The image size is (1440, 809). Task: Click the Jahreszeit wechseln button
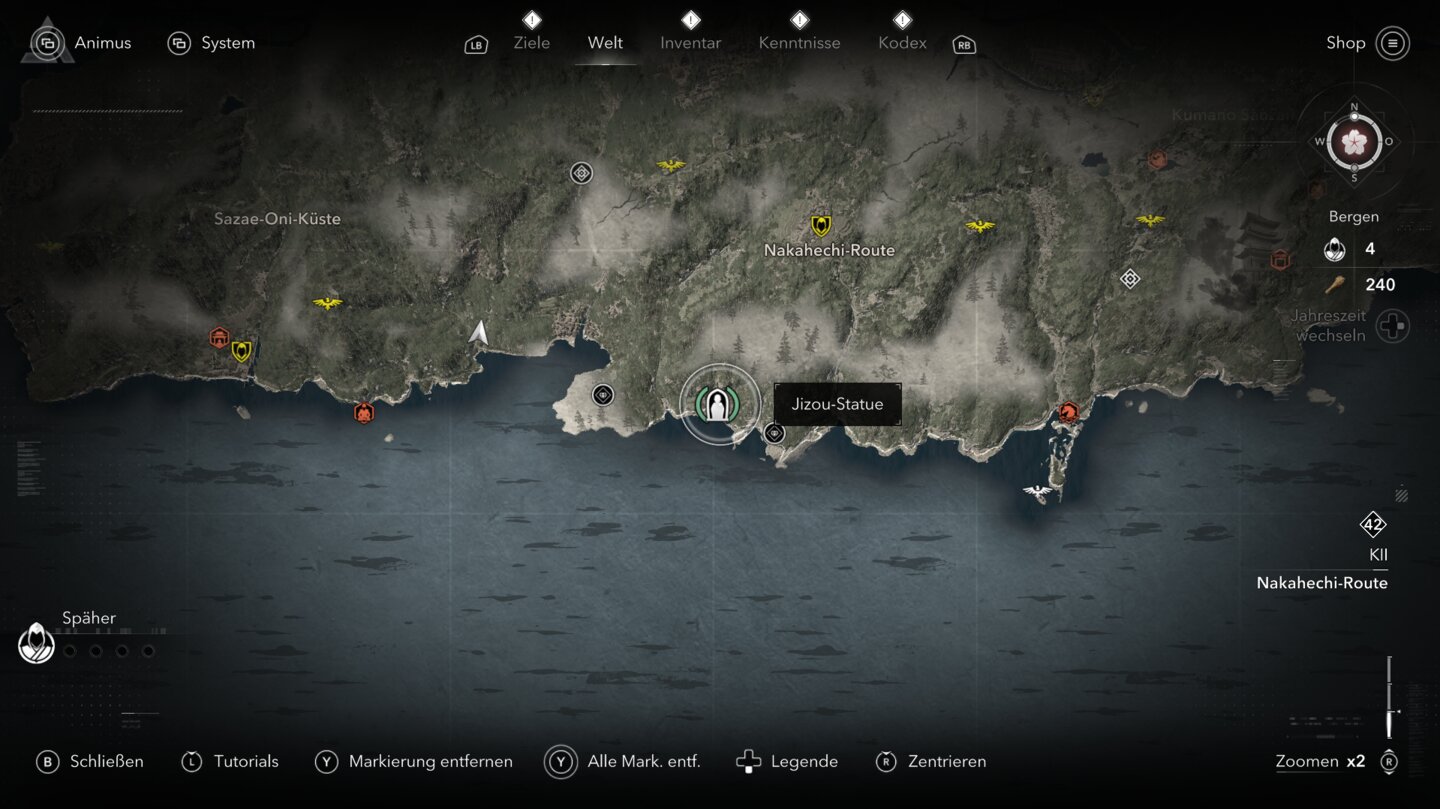point(1393,326)
